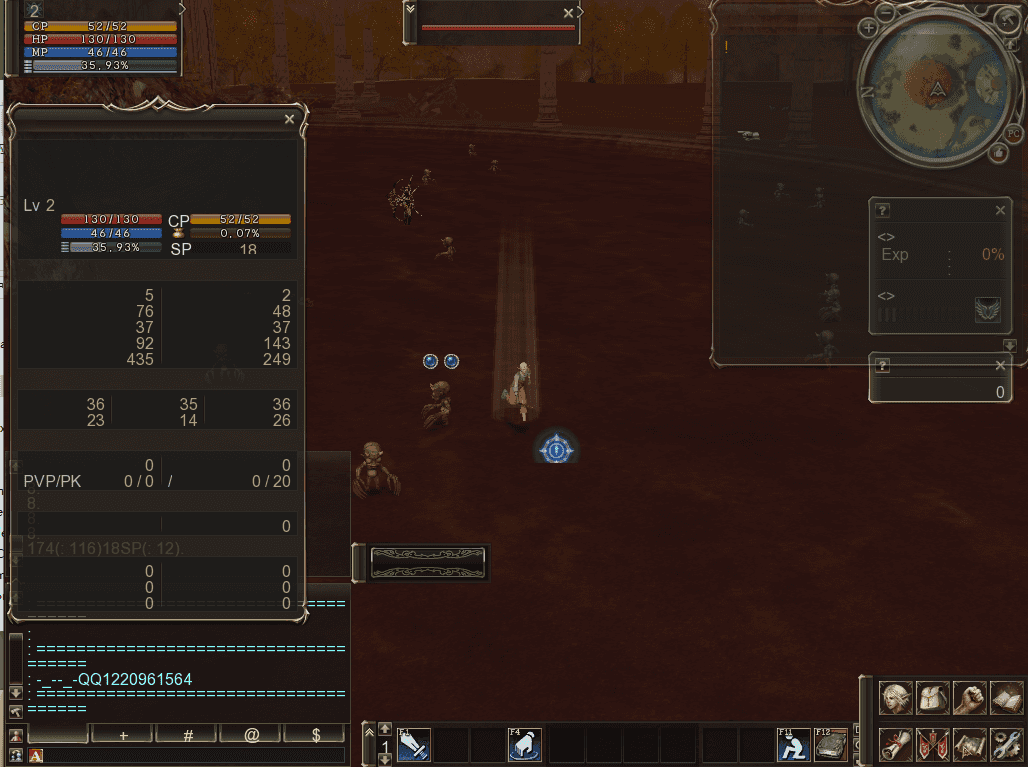
Task: Open the world map parchment icon
Action: pos(969,744)
